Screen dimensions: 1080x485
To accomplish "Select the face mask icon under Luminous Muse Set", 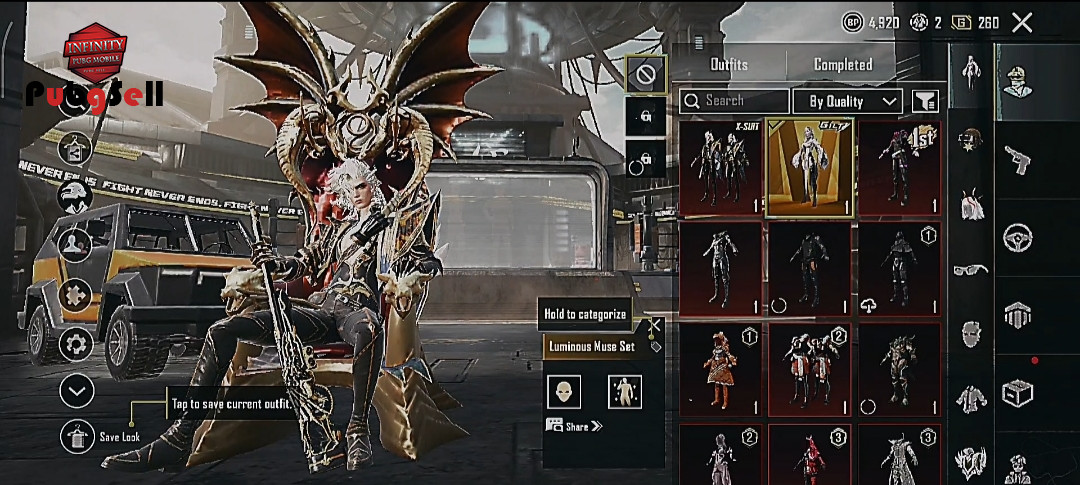I will (564, 392).
